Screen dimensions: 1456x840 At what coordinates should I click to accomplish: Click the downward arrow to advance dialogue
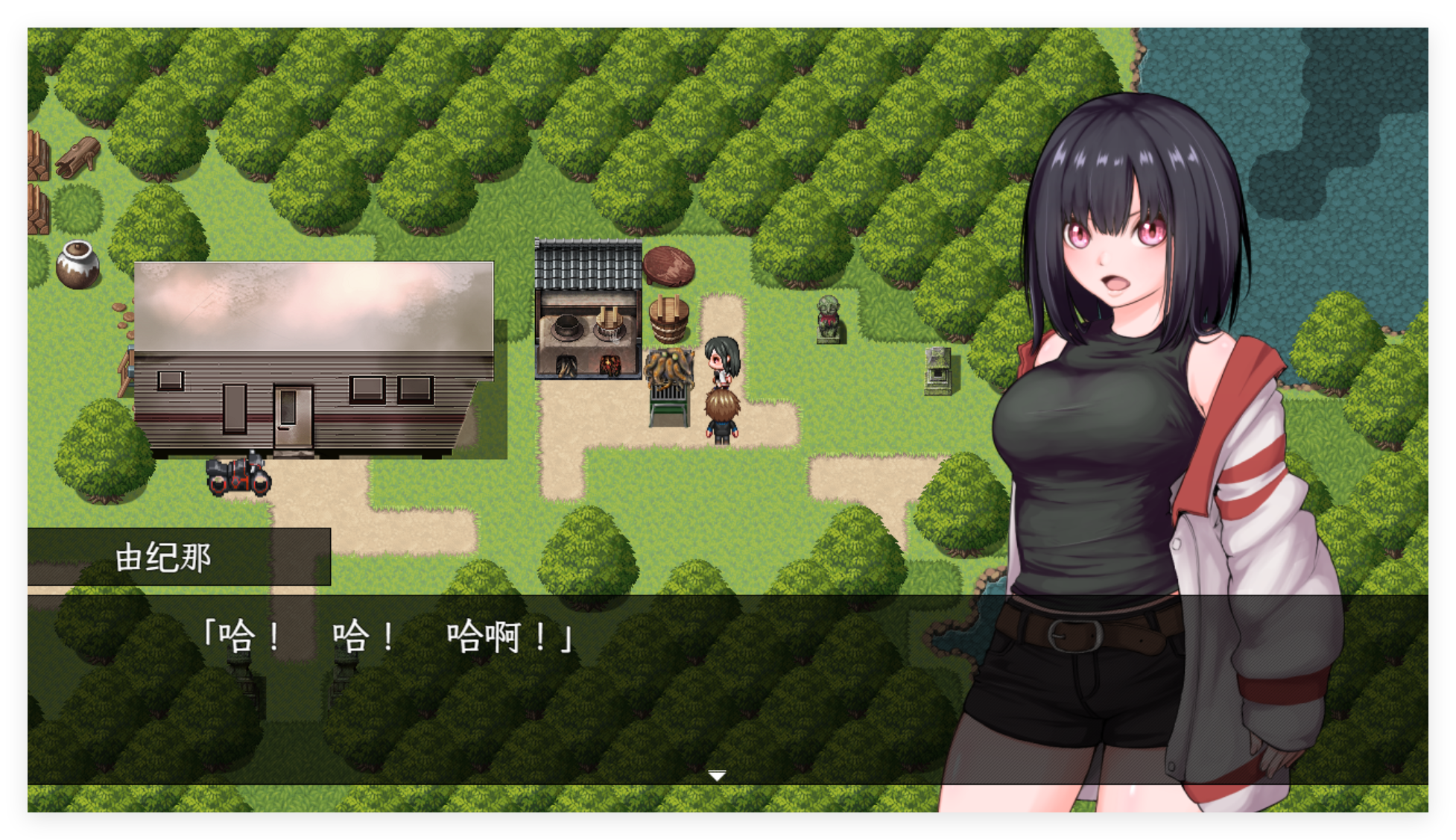717,775
